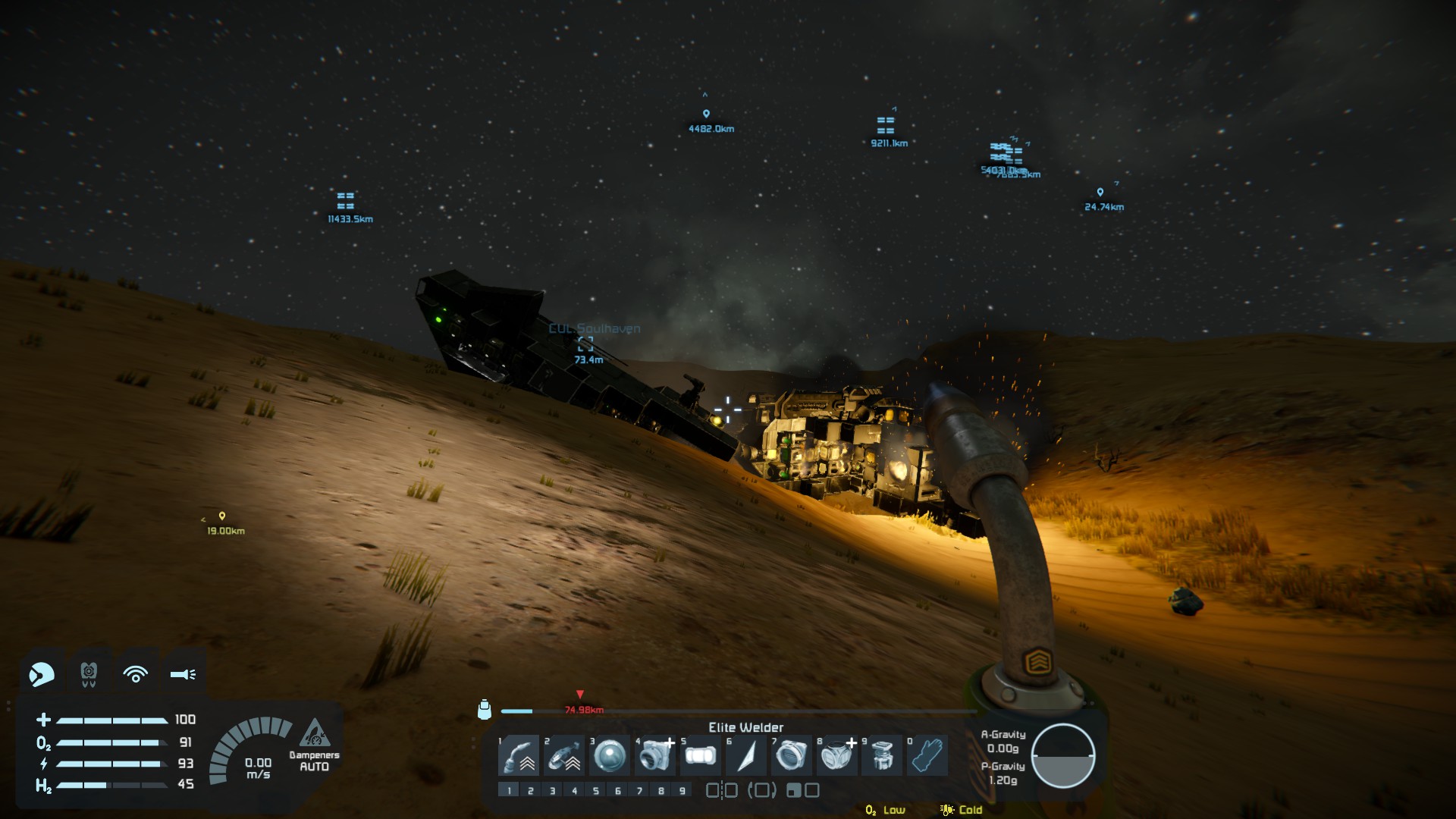Equip the grinder tool in slot 2
1456x819 pixels.
[x=564, y=755]
